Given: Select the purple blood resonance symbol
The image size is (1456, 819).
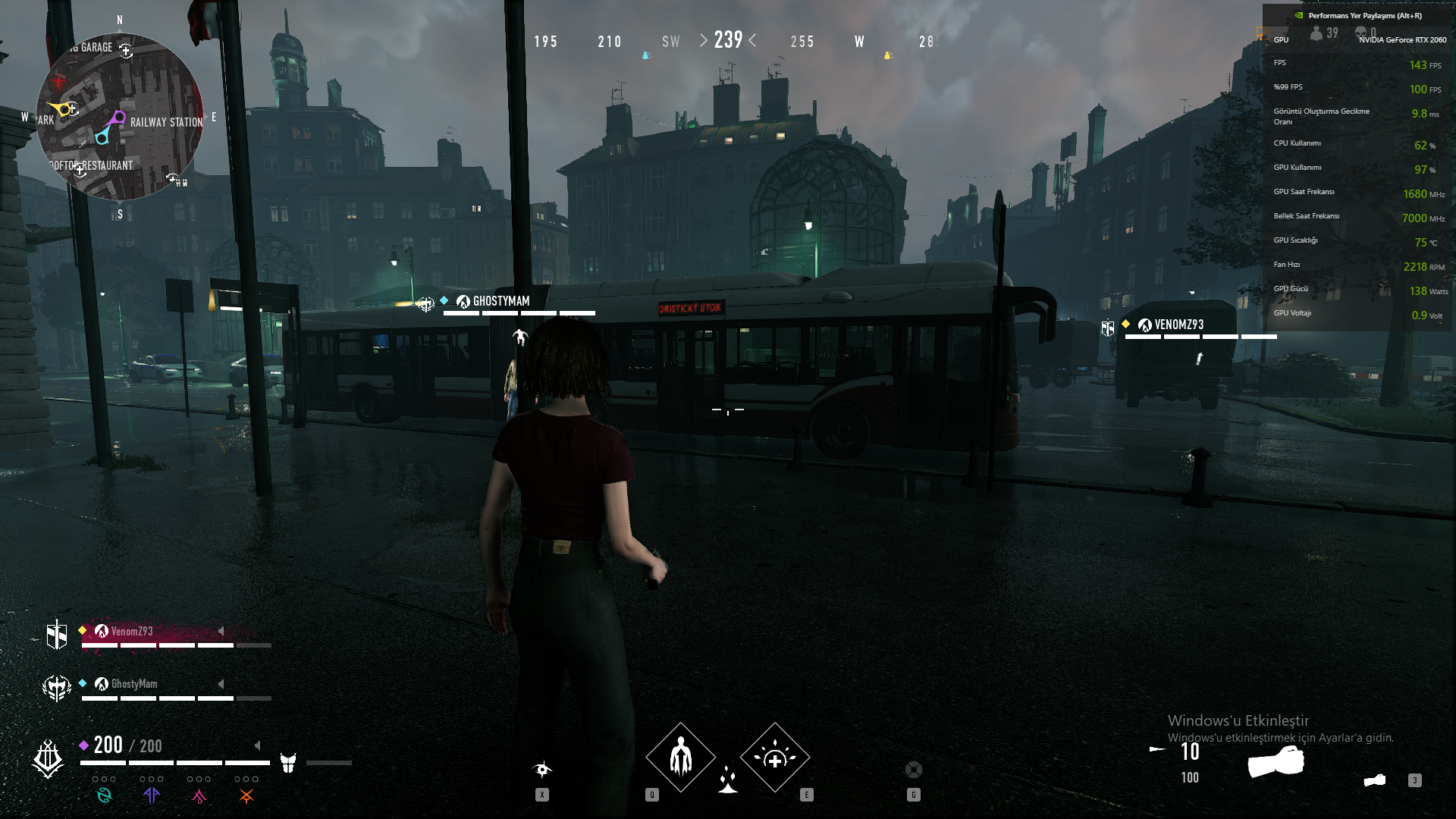Looking at the screenshot, I should (x=152, y=795).
